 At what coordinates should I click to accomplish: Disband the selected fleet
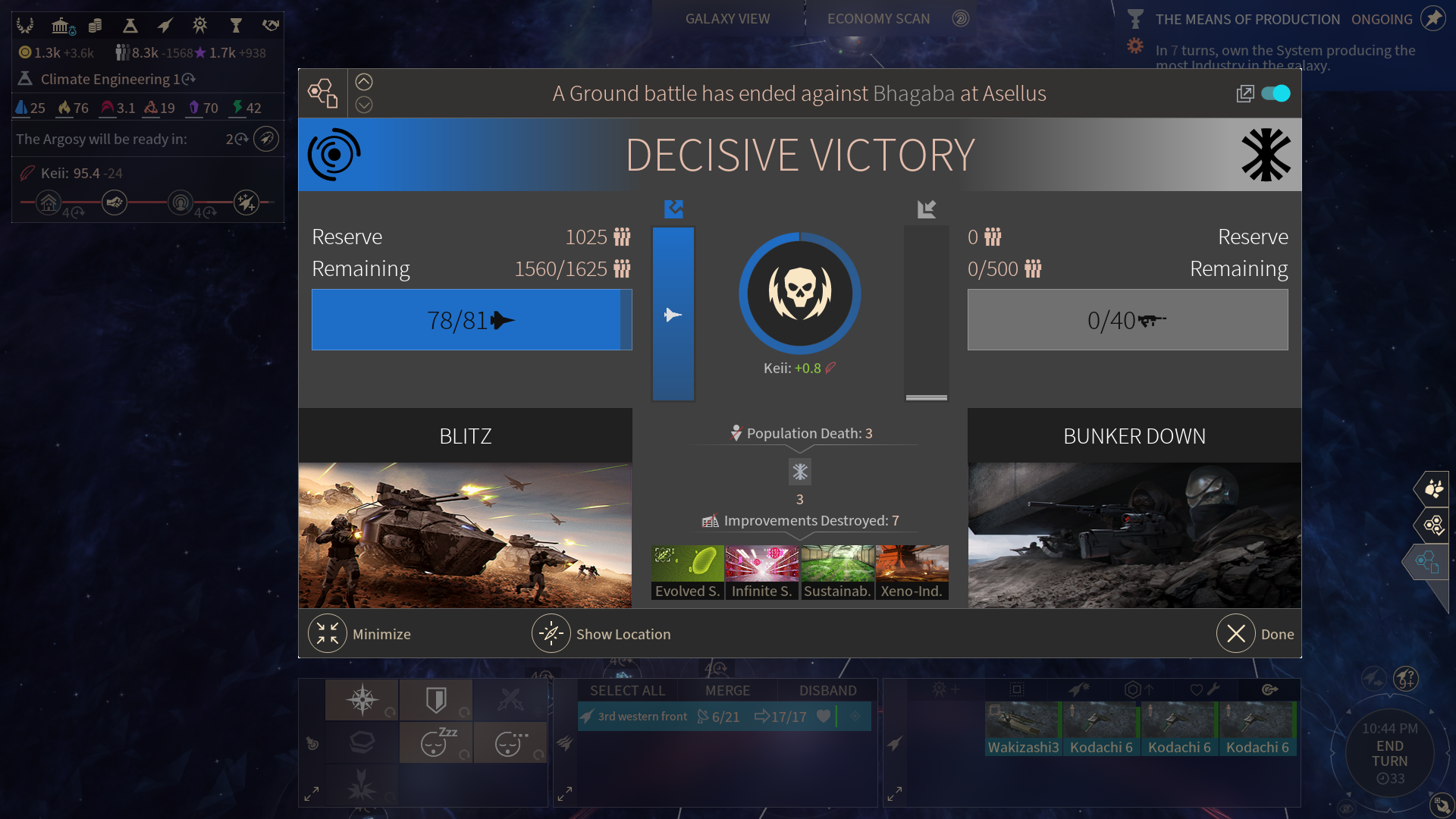pyautogui.click(x=827, y=690)
